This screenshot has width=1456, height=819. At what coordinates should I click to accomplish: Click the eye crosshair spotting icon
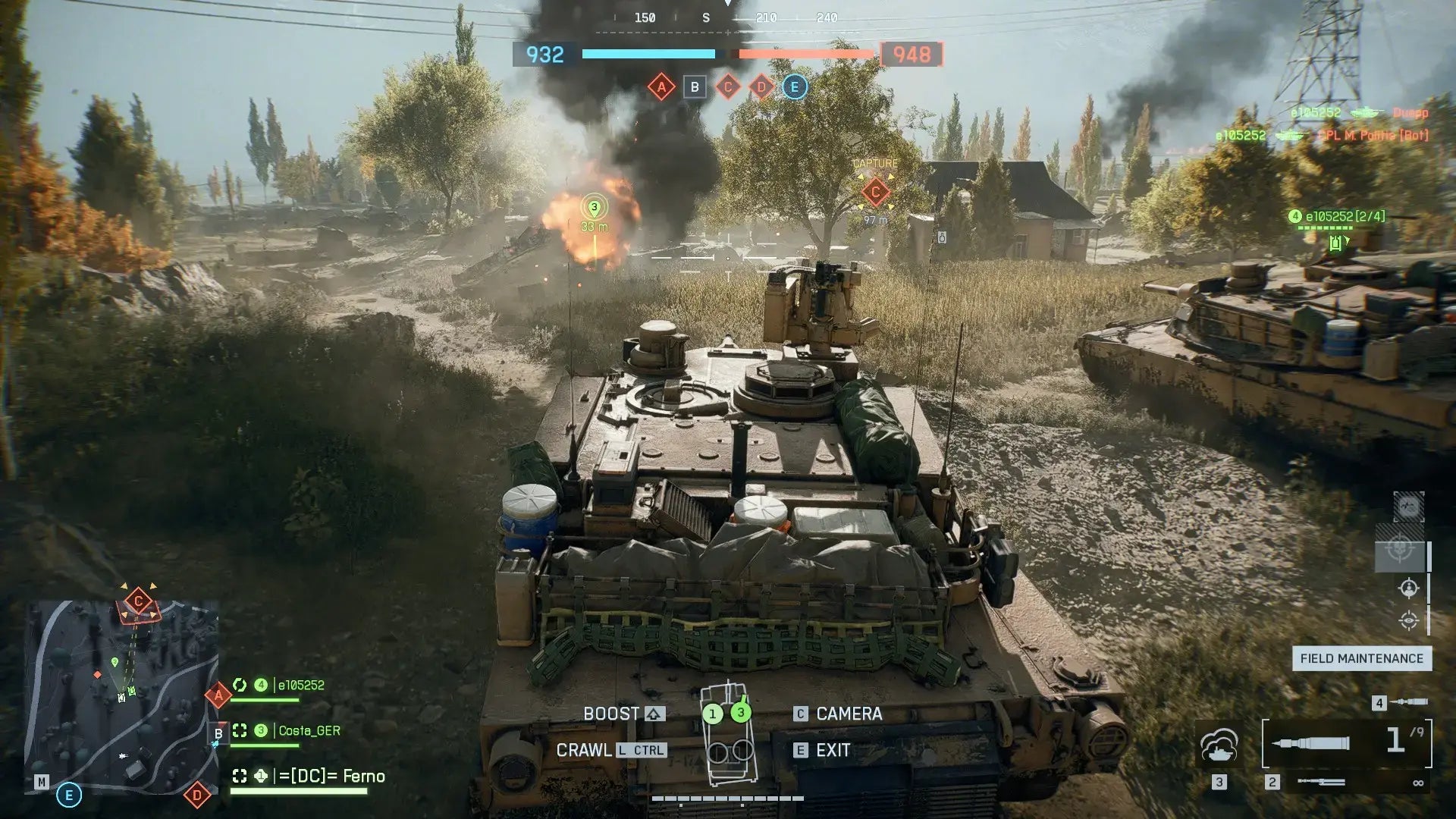[x=1408, y=620]
